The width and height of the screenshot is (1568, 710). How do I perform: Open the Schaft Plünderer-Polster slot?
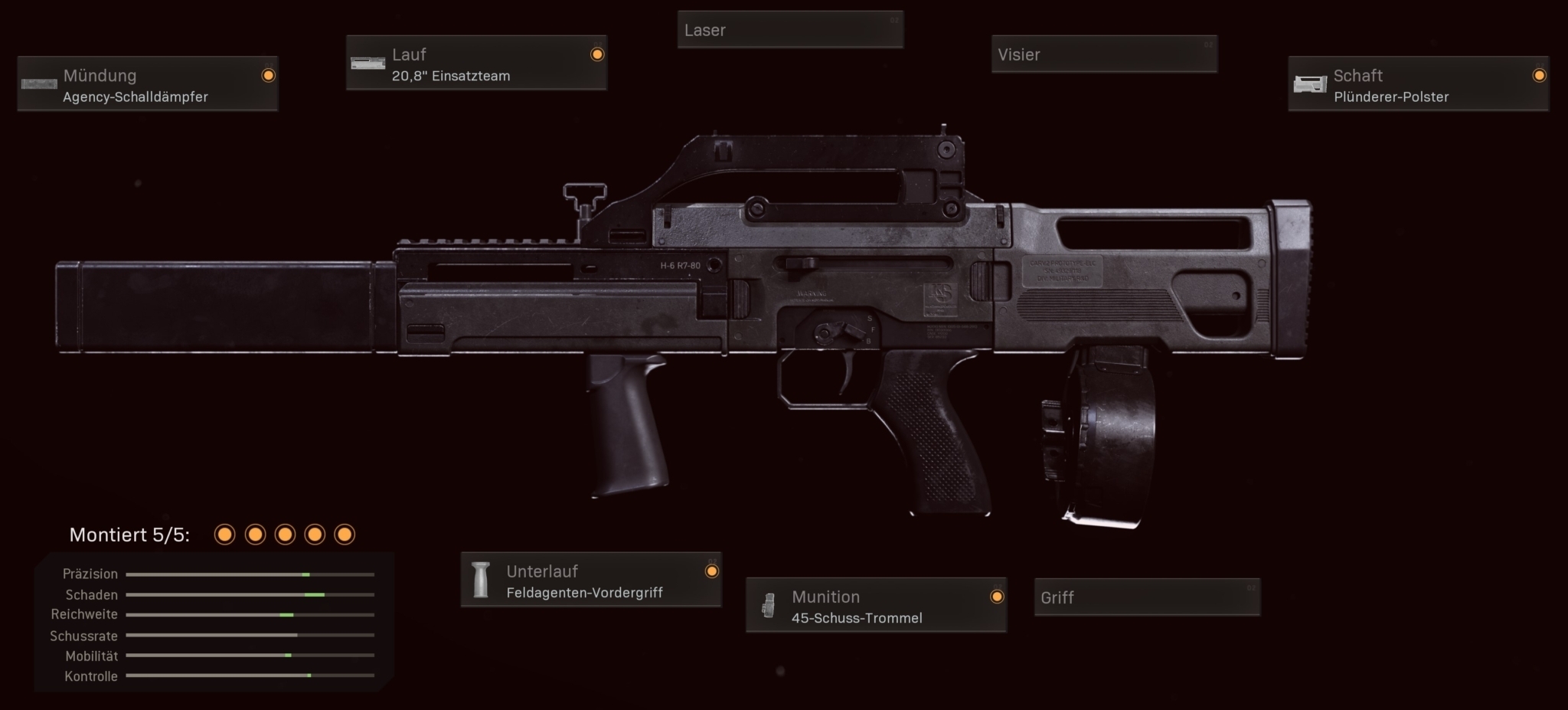1418,84
